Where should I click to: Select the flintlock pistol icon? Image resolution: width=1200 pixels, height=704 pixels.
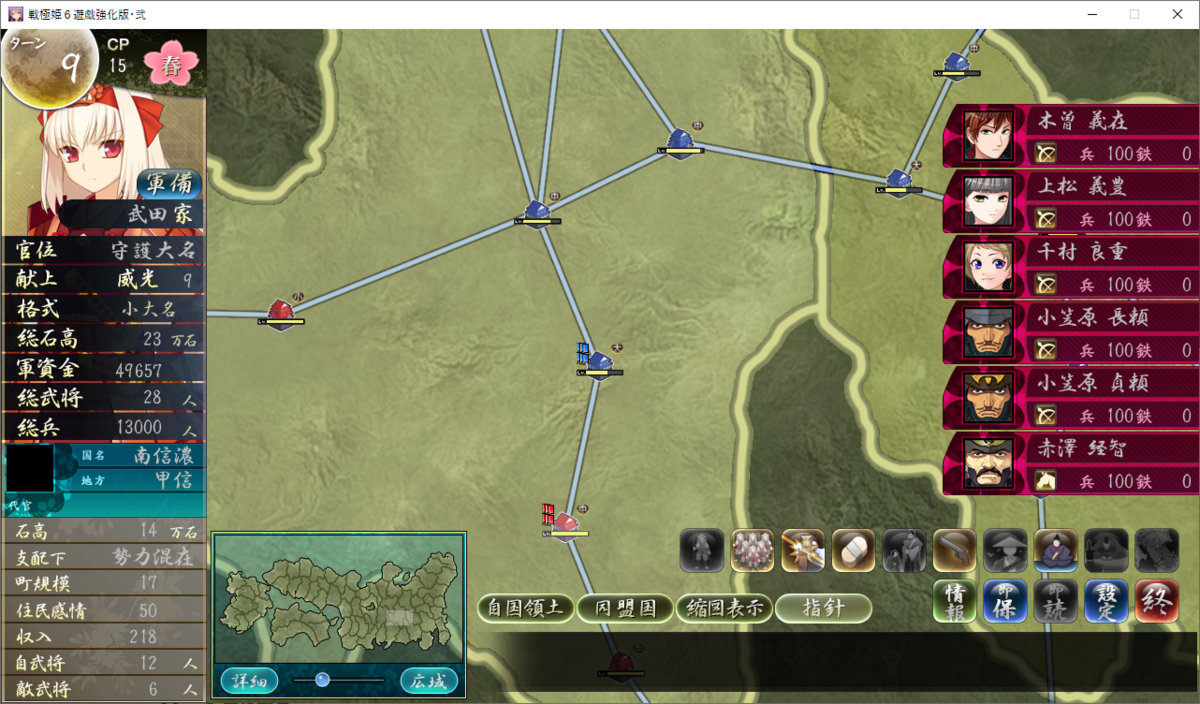(x=955, y=551)
